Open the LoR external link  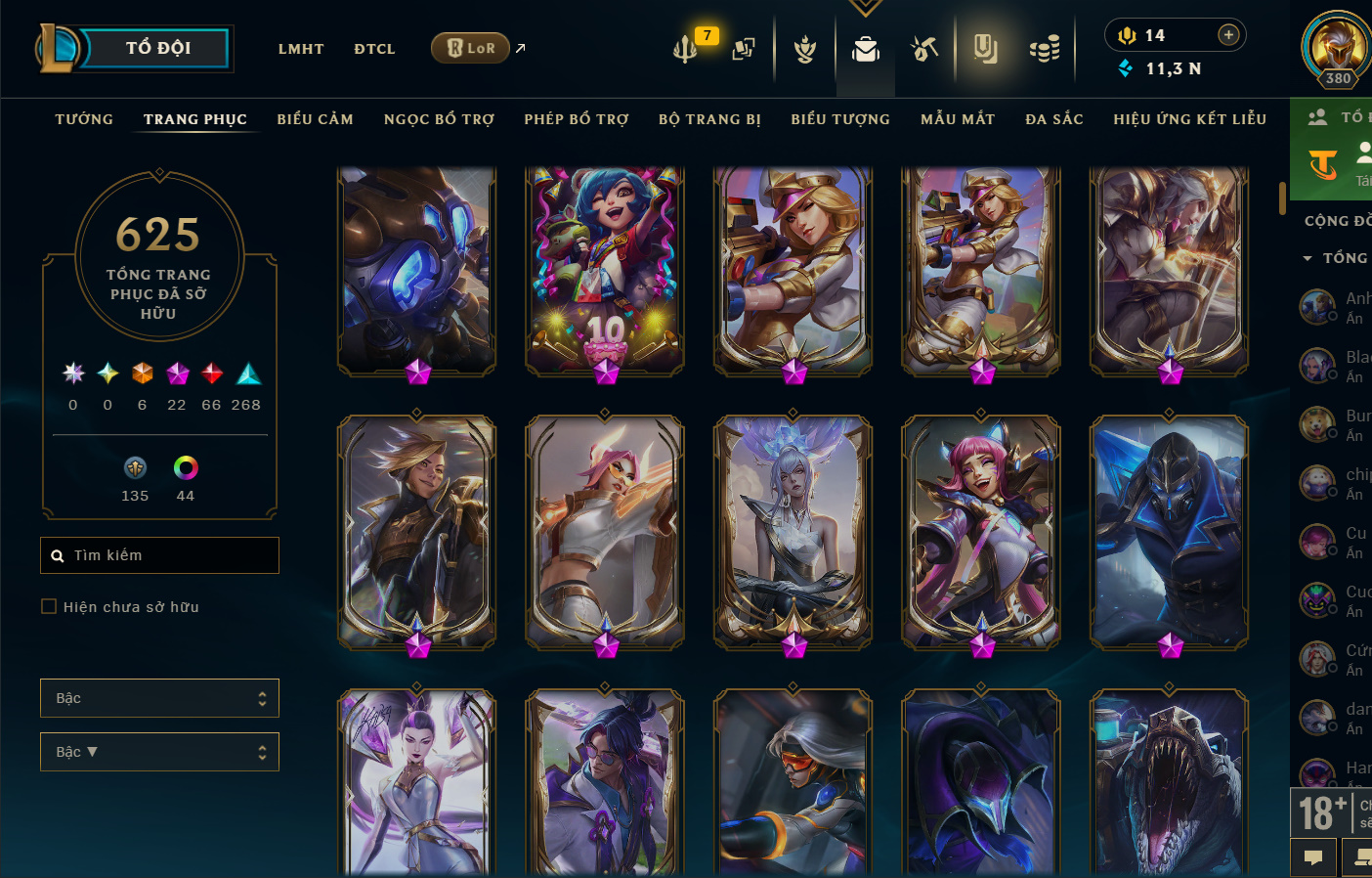(x=471, y=48)
